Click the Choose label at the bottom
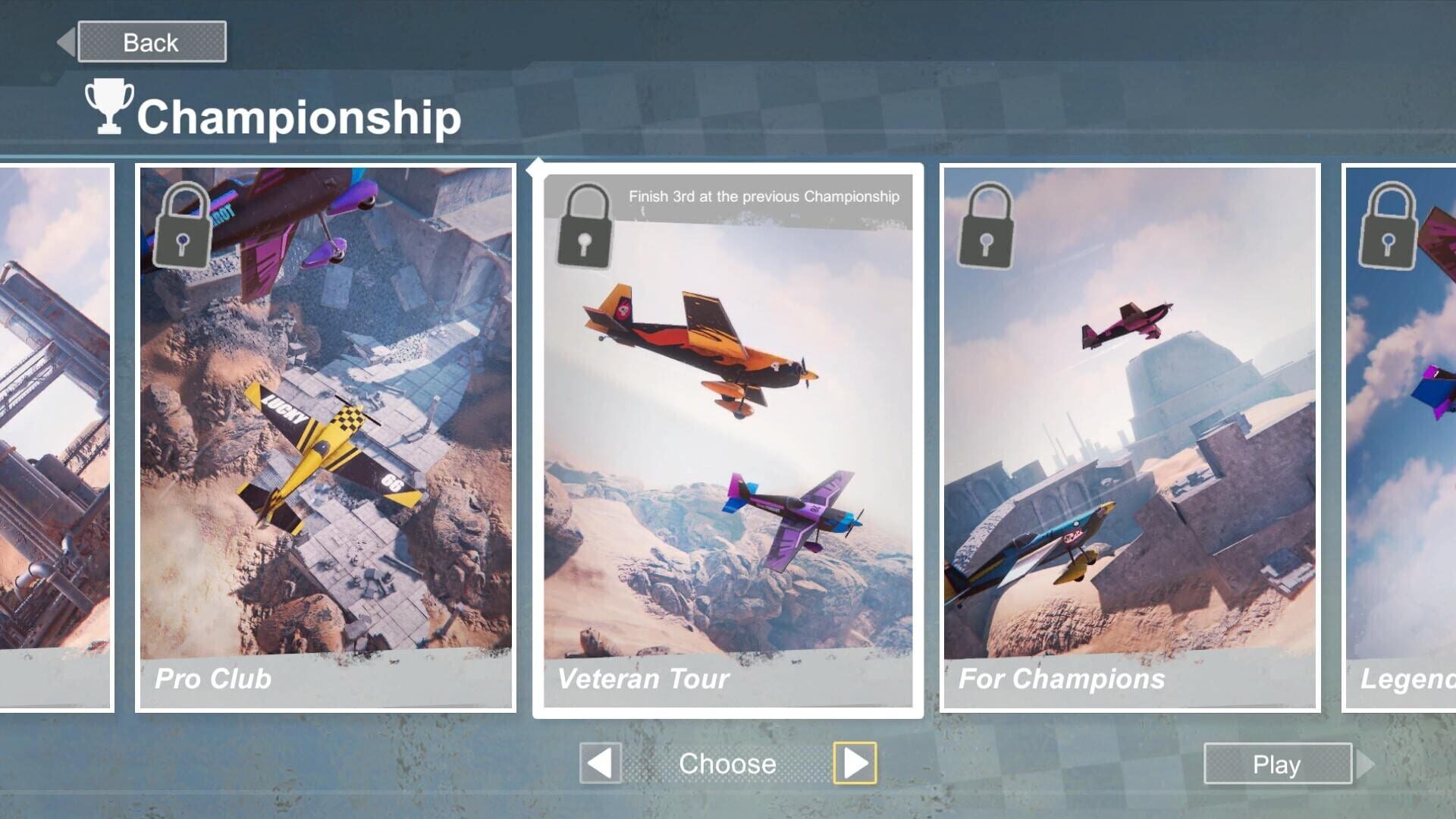 tap(728, 764)
